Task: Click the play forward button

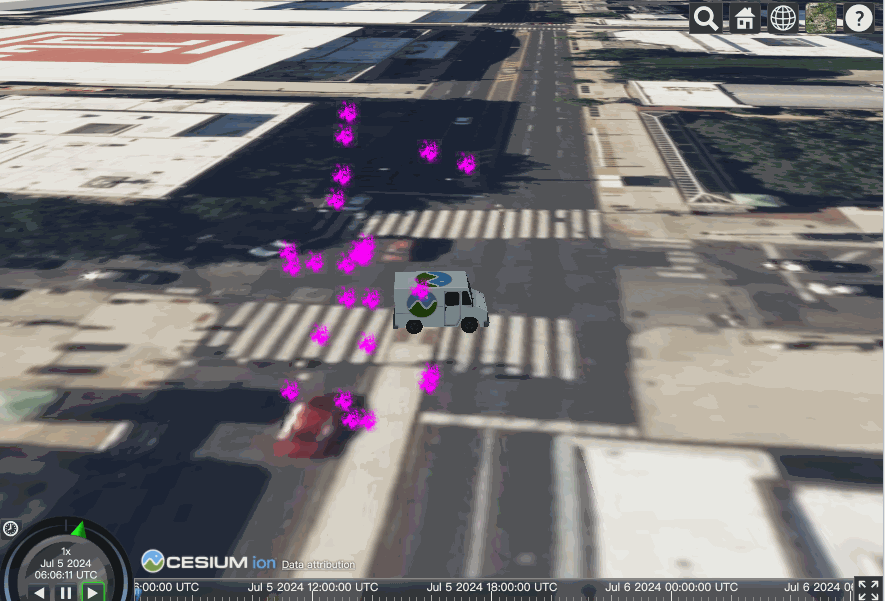Action: pos(92,592)
